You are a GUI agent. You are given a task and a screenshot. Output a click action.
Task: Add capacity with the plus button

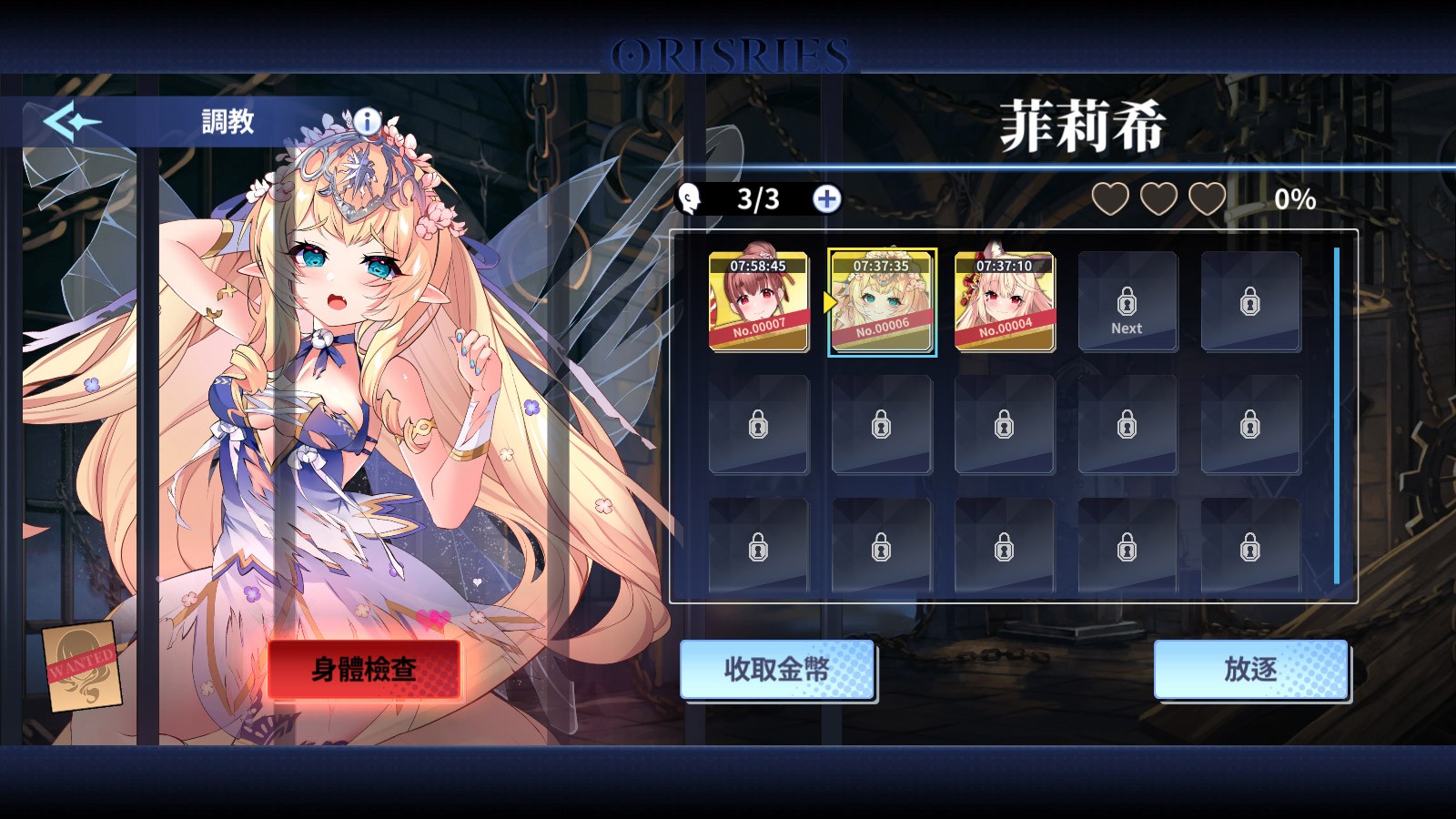(826, 199)
